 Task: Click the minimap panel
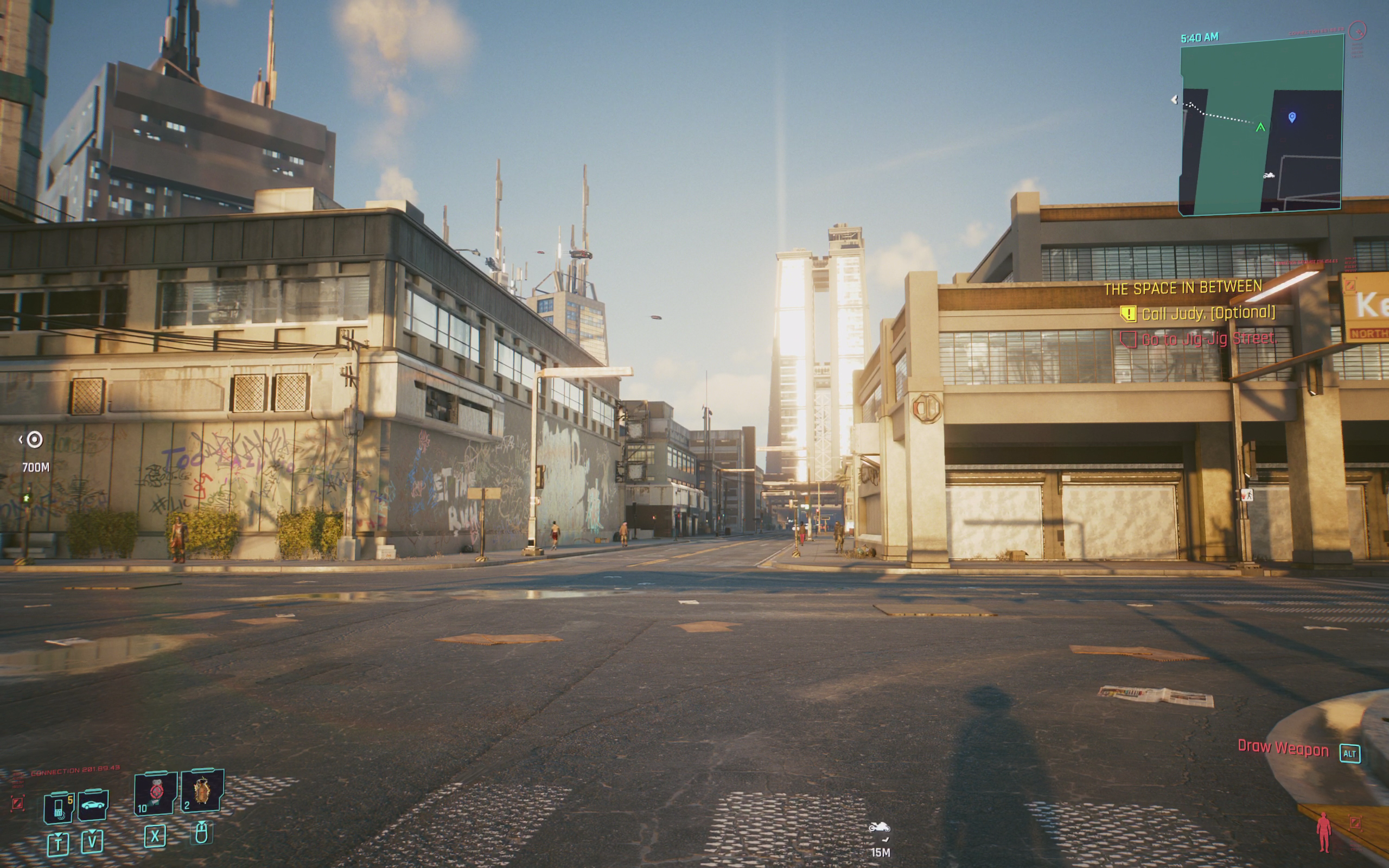point(1260,125)
